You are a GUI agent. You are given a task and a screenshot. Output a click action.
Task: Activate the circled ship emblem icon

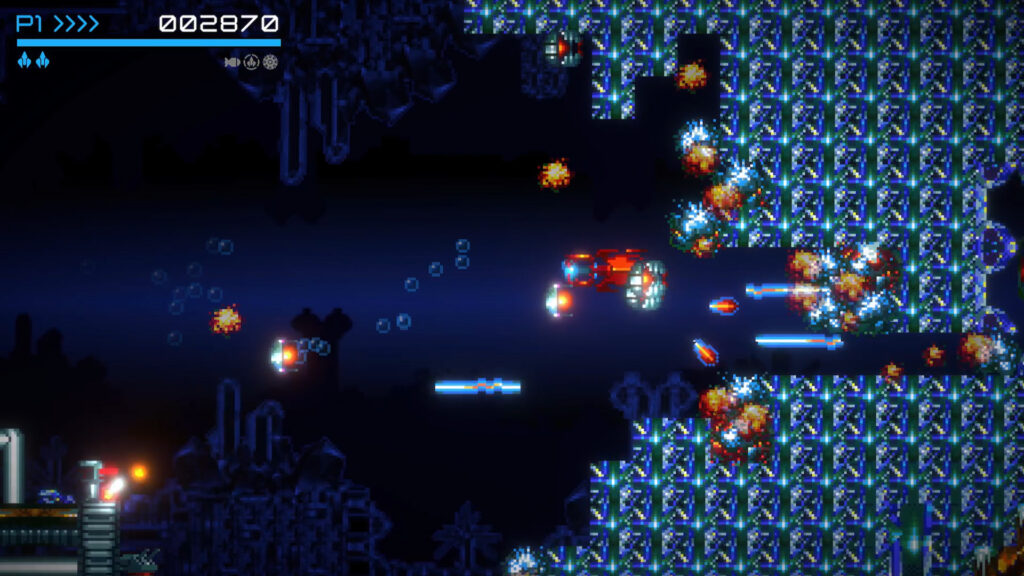251,62
